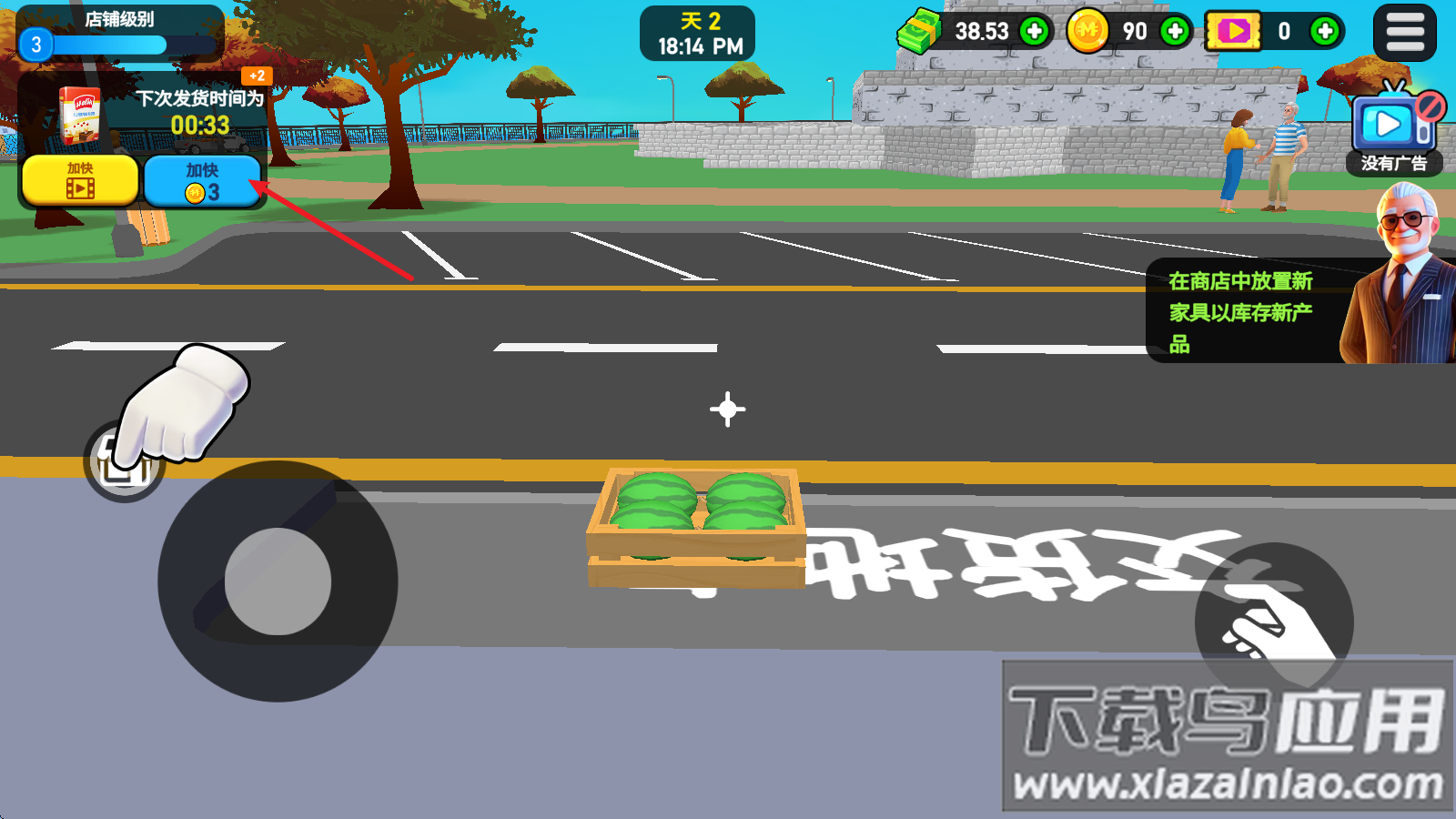
Task: Add video tickets with plus button
Action: (1325, 32)
